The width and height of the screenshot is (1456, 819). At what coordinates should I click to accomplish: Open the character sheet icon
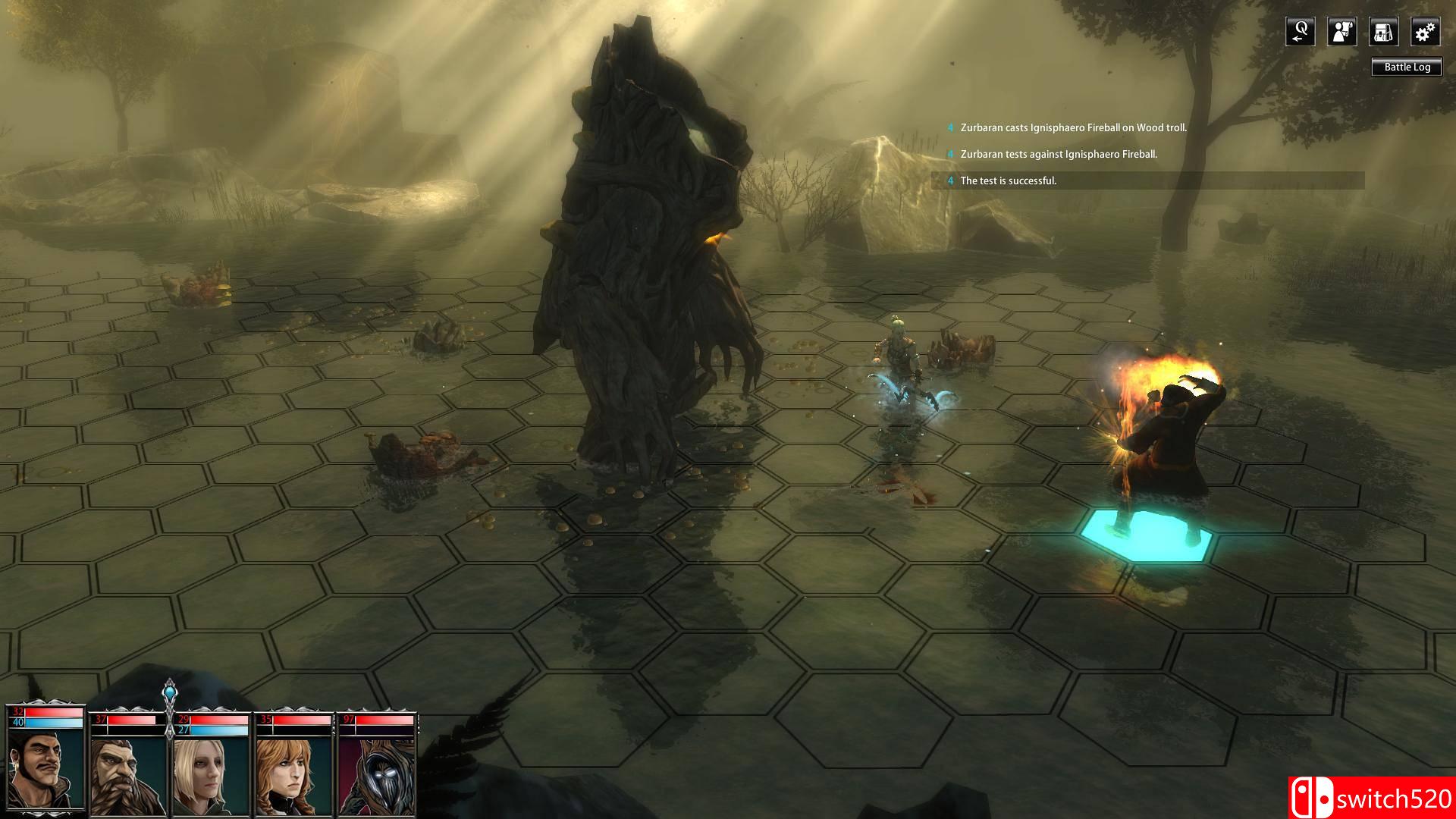click(1341, 32)
